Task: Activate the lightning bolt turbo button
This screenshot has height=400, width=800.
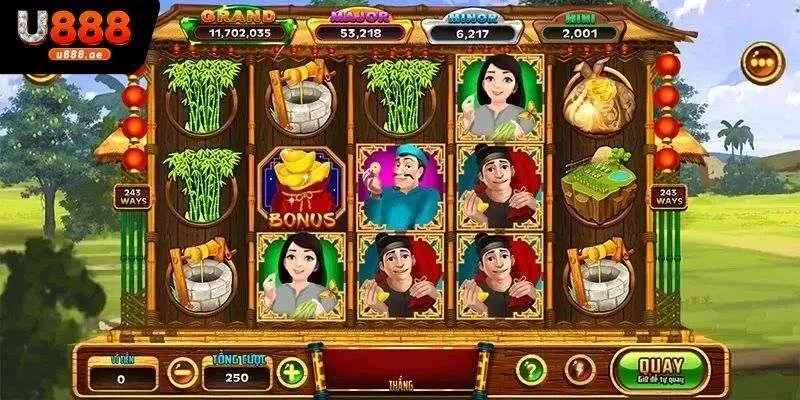Action: [x=580, y=370]
